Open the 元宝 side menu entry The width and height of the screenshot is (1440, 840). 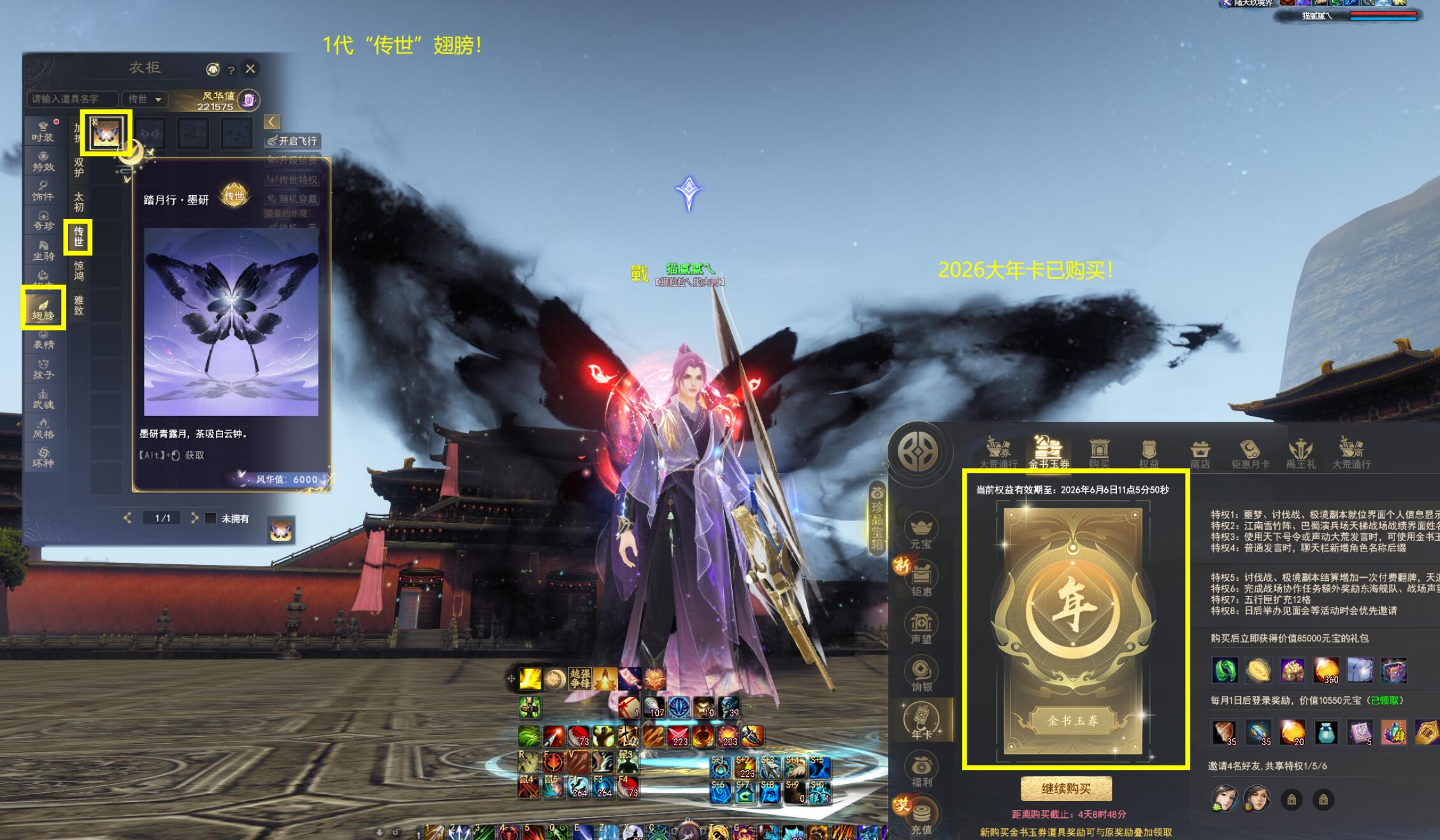[x=921, y=532]
